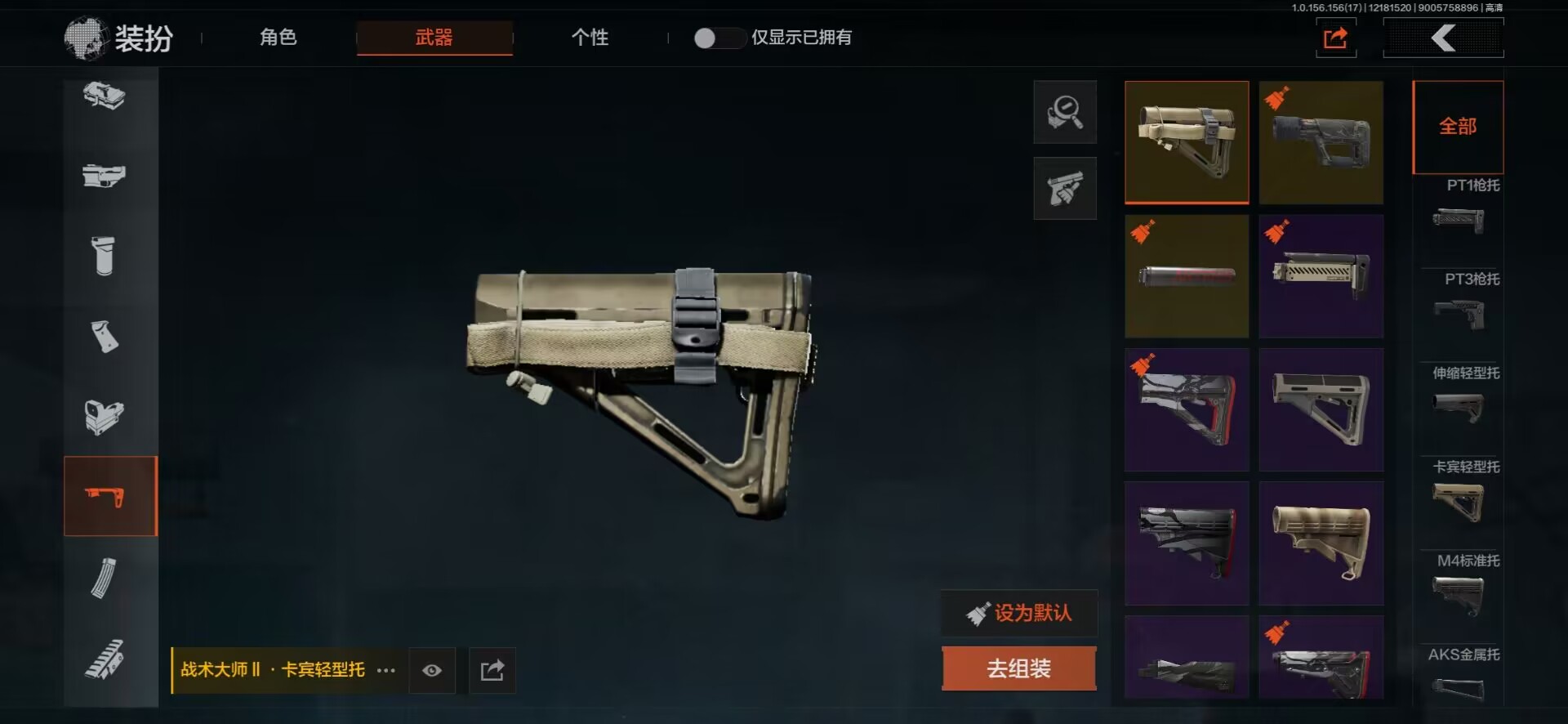Switch to the 角色 tab
The width and height of the screenshot is (1568, 724).
(278, 38)
